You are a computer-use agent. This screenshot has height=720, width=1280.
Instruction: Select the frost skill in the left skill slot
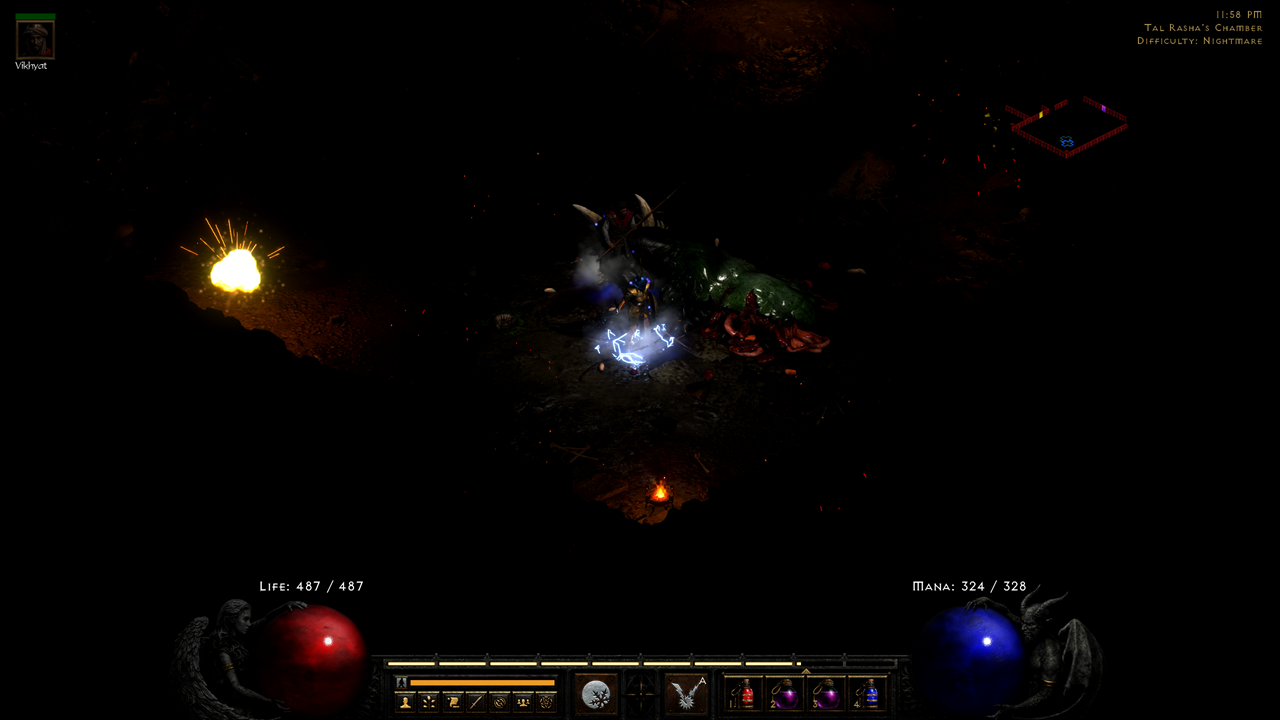click(x=596, y=692)
